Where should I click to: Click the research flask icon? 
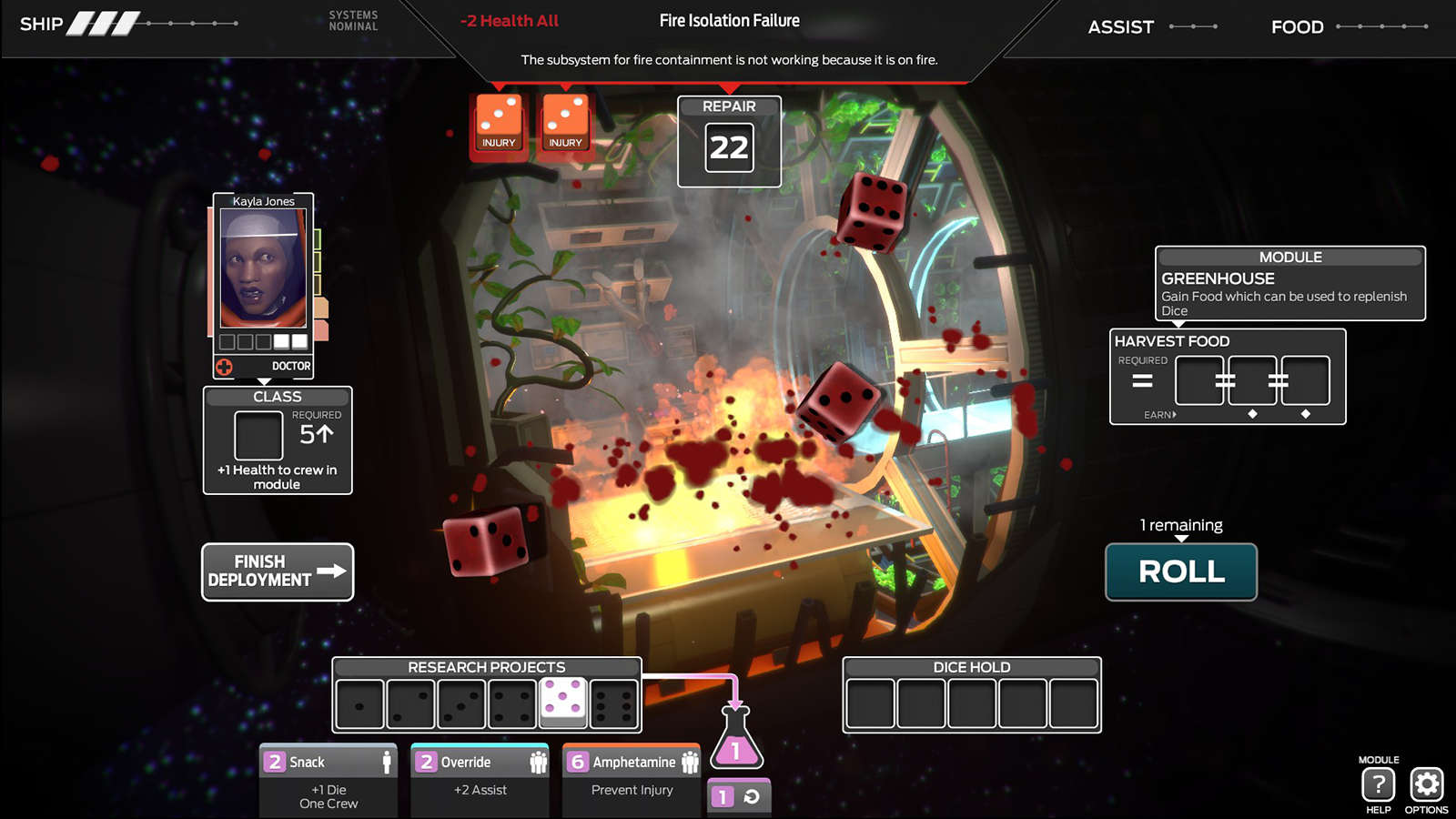[x=735, y=738]
